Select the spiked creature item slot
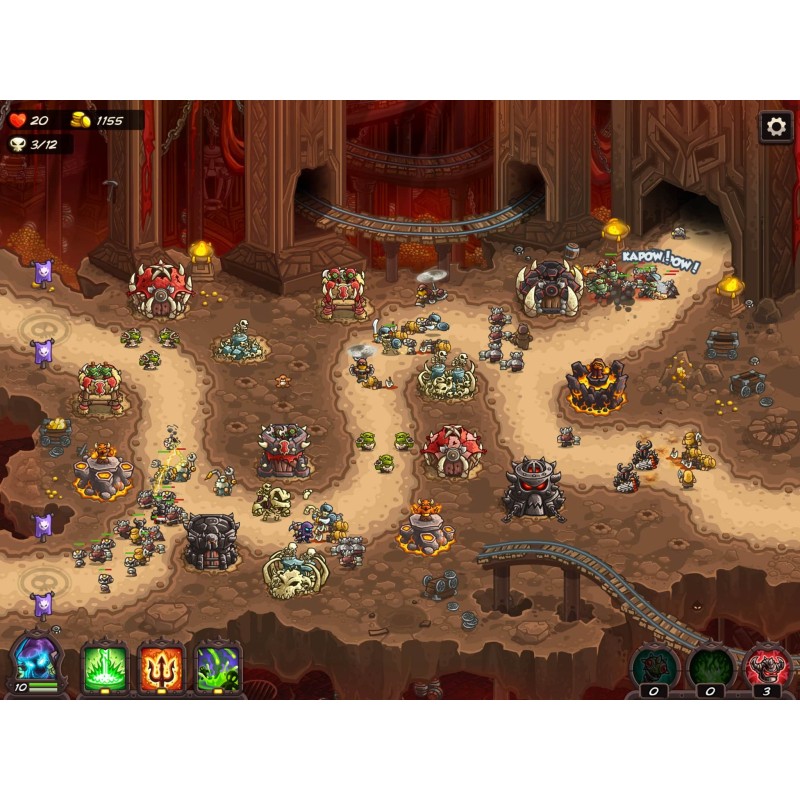This screenshot has height=800, width=800. click(x=654, y=665)
